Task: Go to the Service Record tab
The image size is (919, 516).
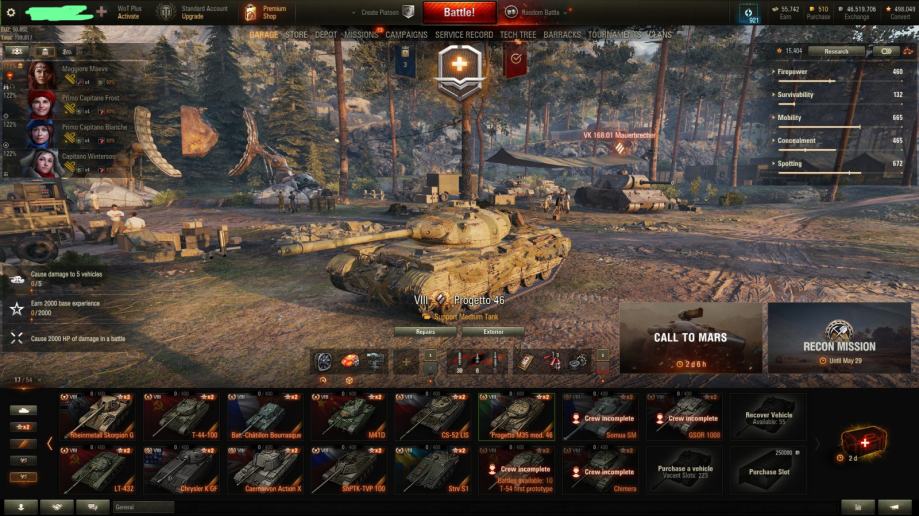Action: pyautogui.click(x=464, y=35)
